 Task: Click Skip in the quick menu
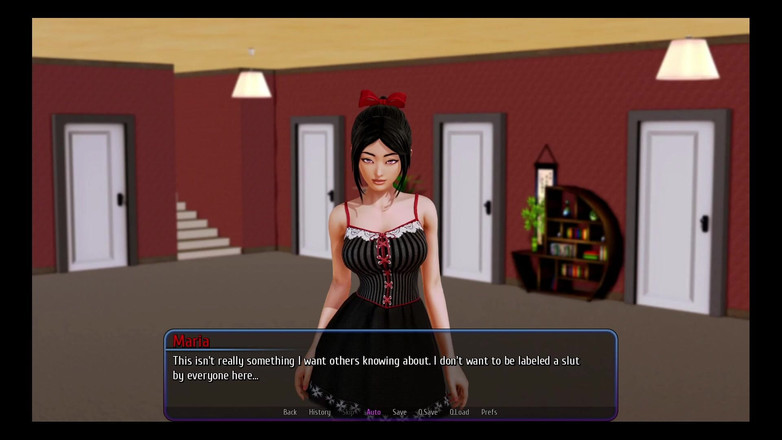point(348,412)
